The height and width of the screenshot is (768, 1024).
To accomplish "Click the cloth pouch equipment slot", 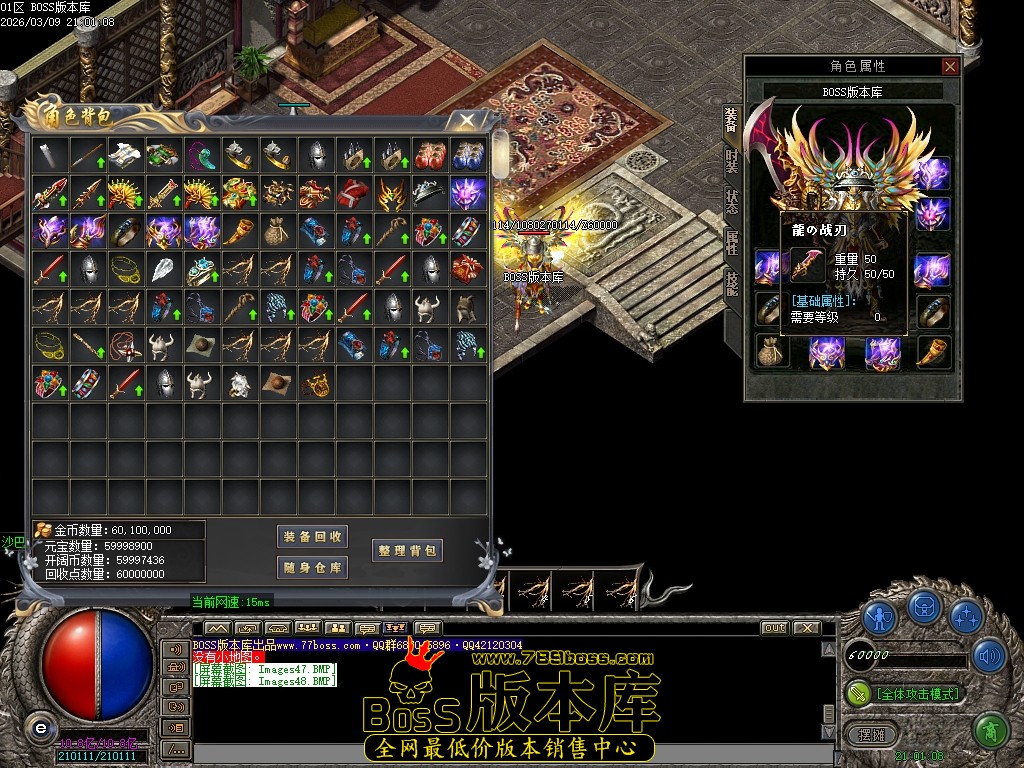I will point(771,351).
